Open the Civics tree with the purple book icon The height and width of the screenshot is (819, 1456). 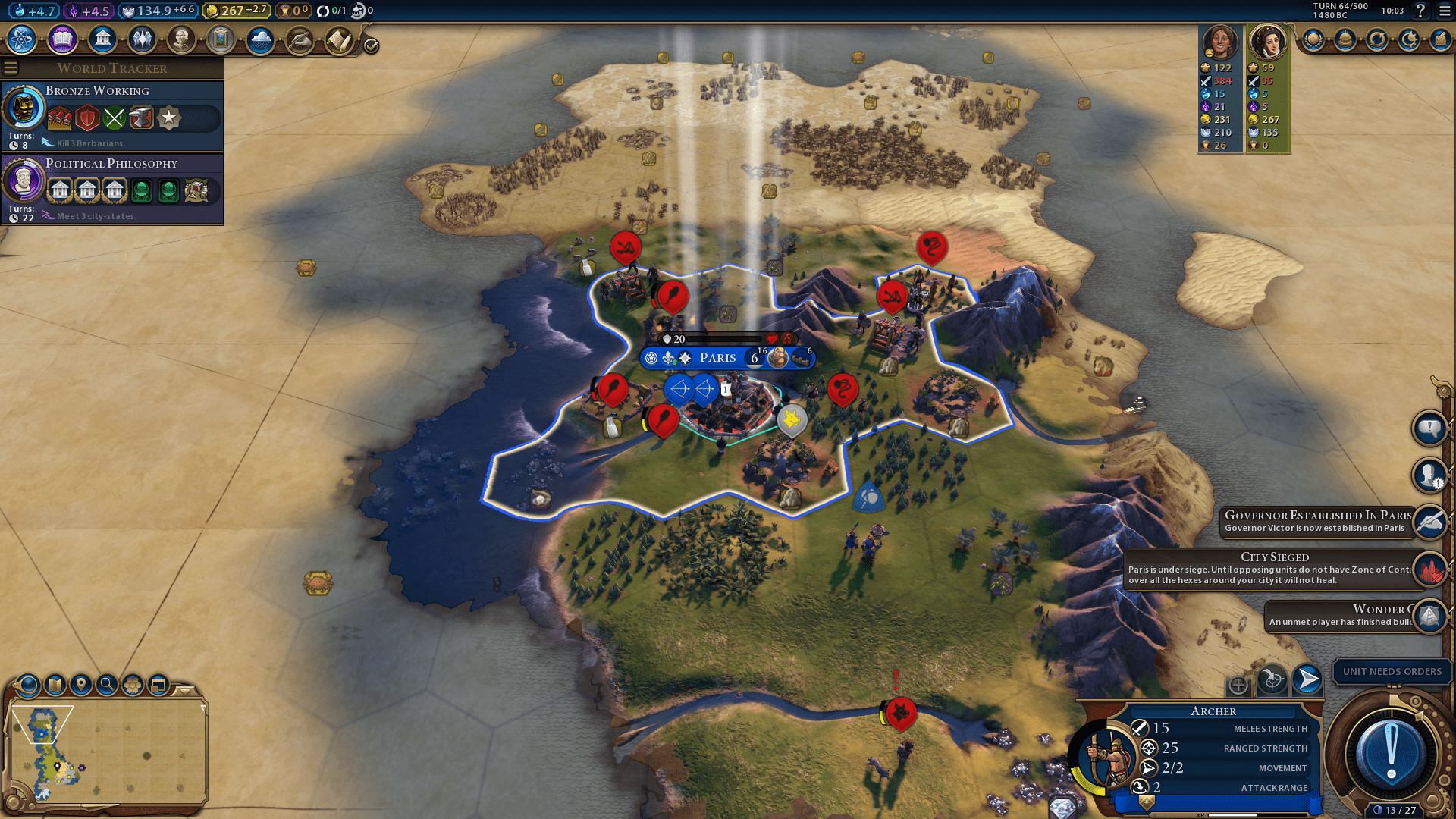(62, 39)
